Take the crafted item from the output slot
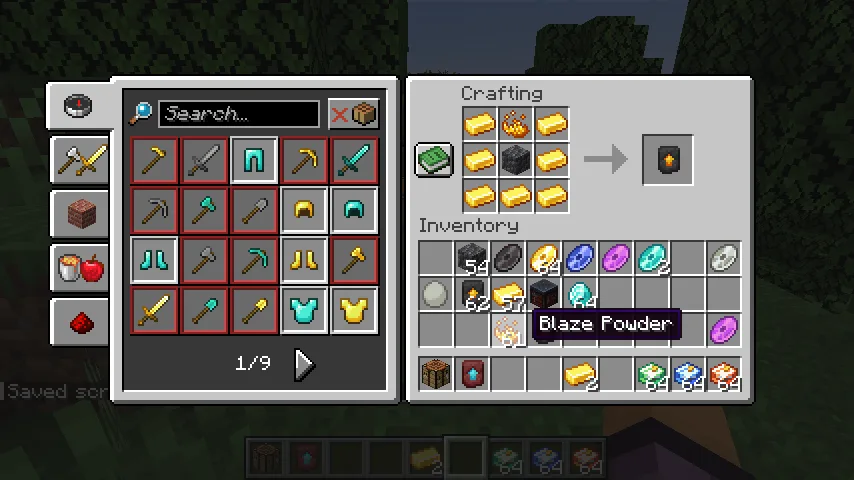 click(668, 160)
